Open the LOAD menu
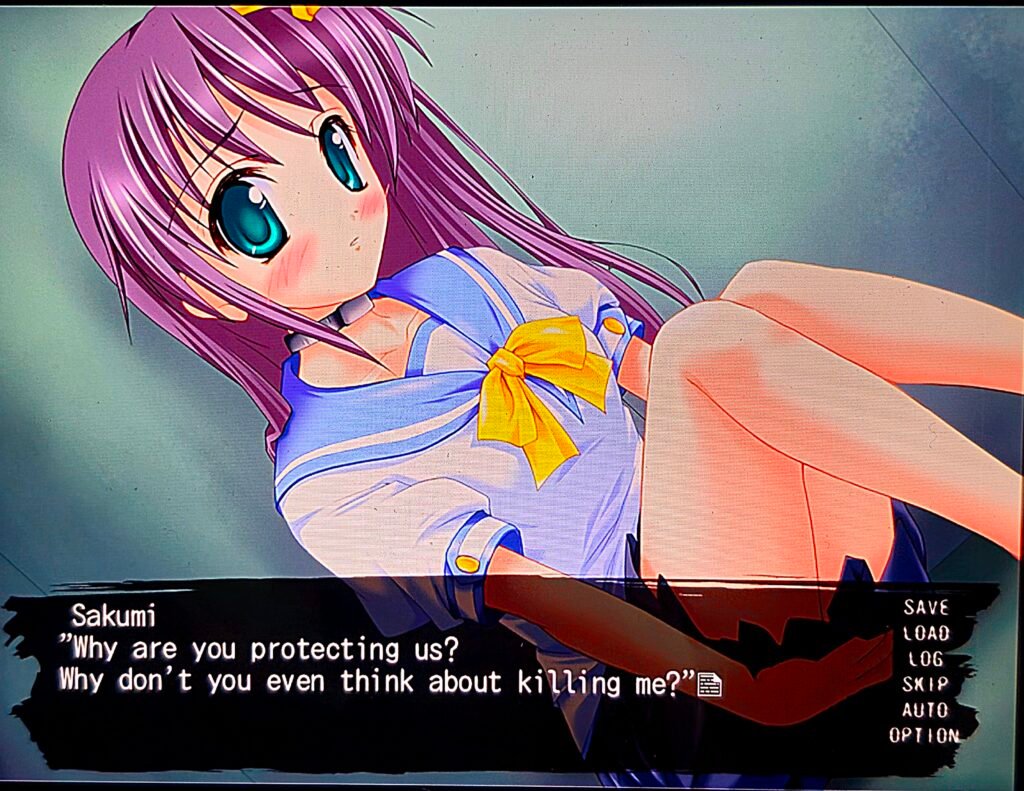This screenshot has height=791, width=1024. coord(925,632)
